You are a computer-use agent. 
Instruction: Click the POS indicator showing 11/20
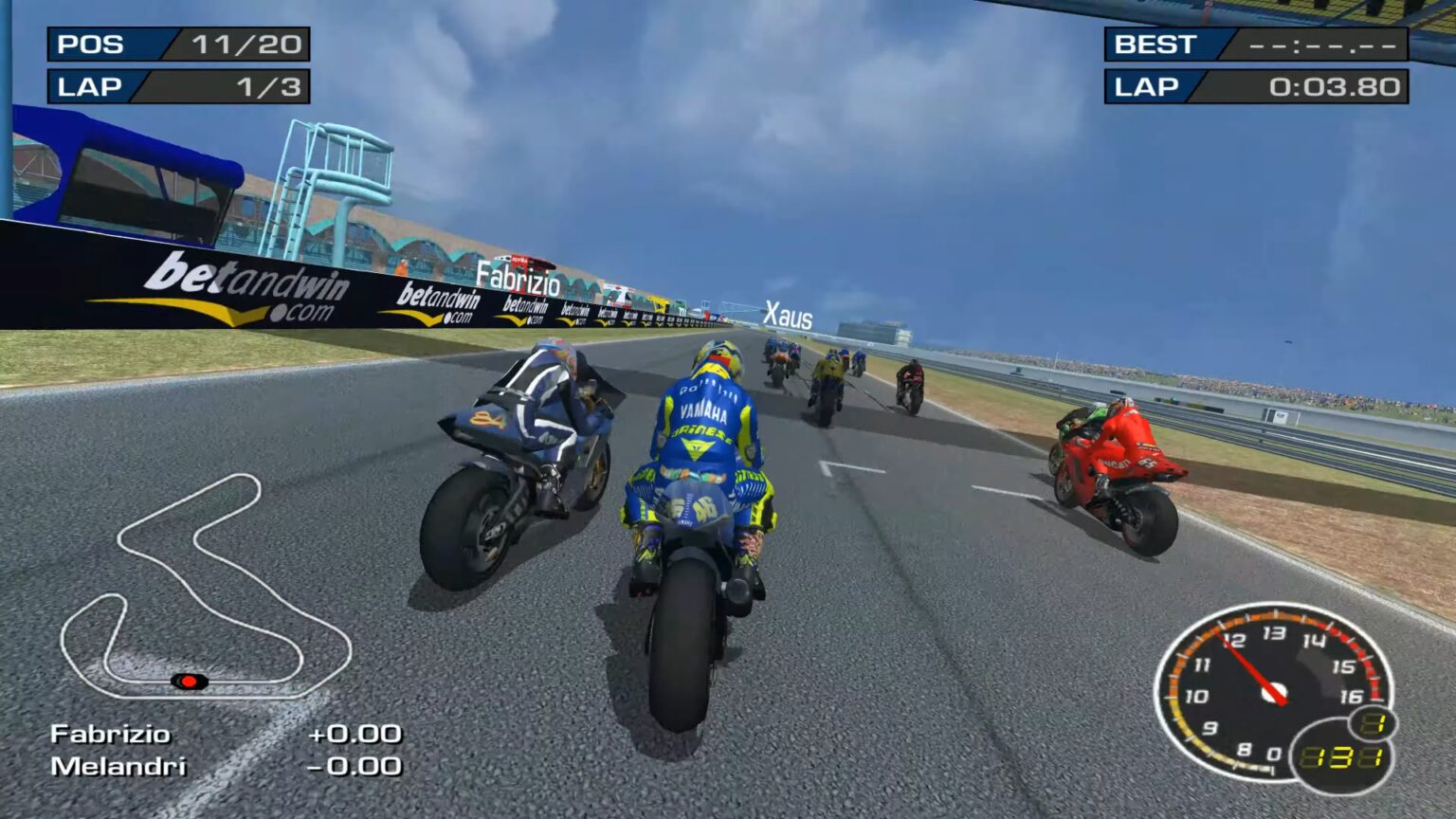[x=175, y=44]
